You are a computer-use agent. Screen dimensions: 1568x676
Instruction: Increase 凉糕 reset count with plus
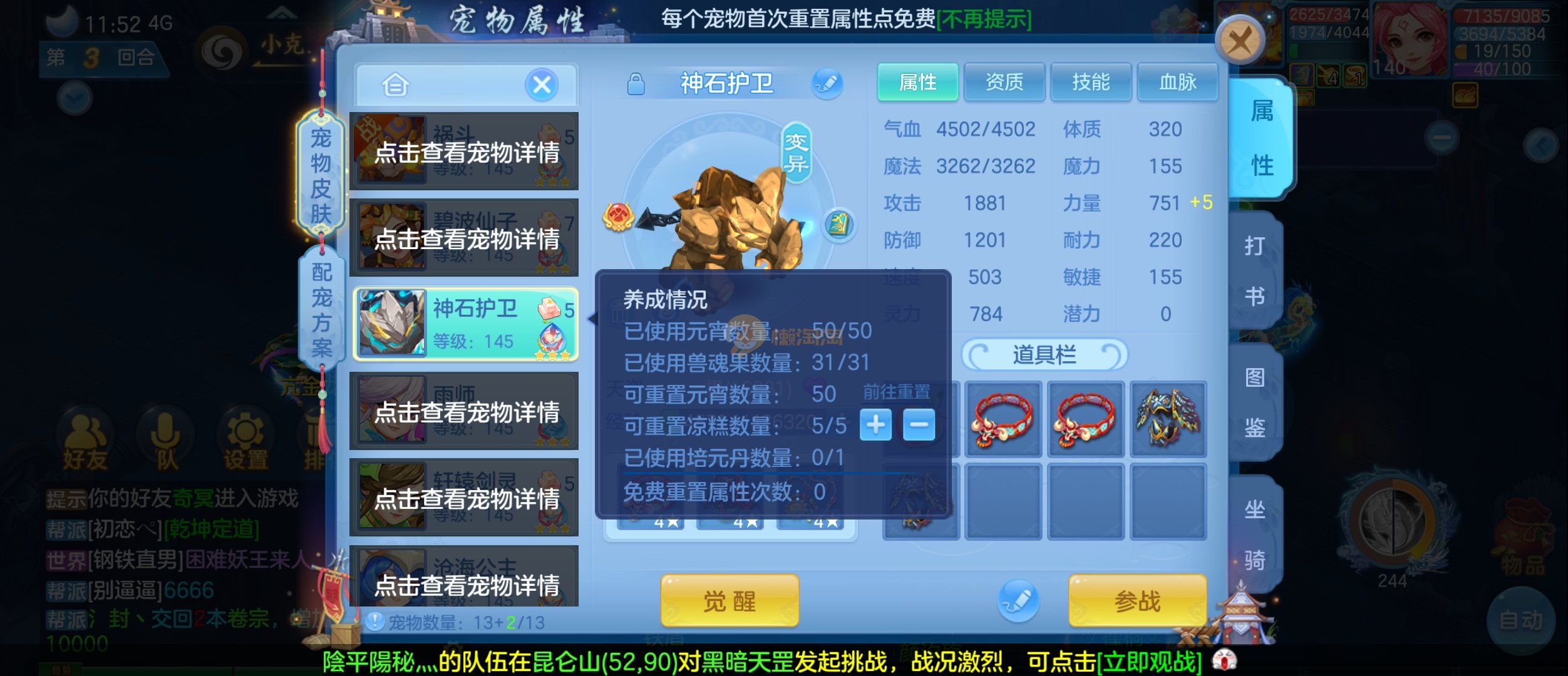tap(875, 425)
